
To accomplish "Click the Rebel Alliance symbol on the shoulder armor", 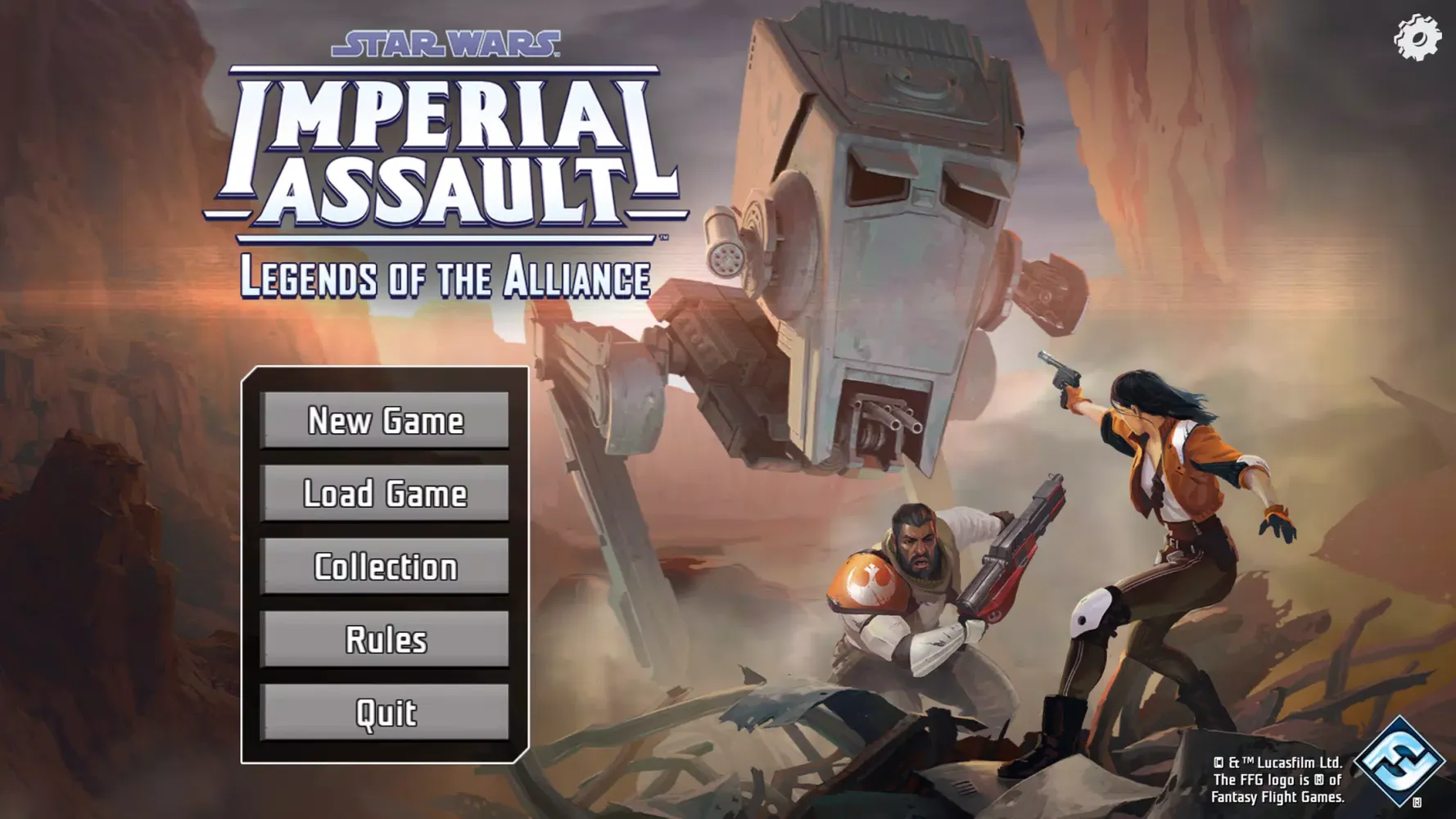I will click(x=870, y=579).
